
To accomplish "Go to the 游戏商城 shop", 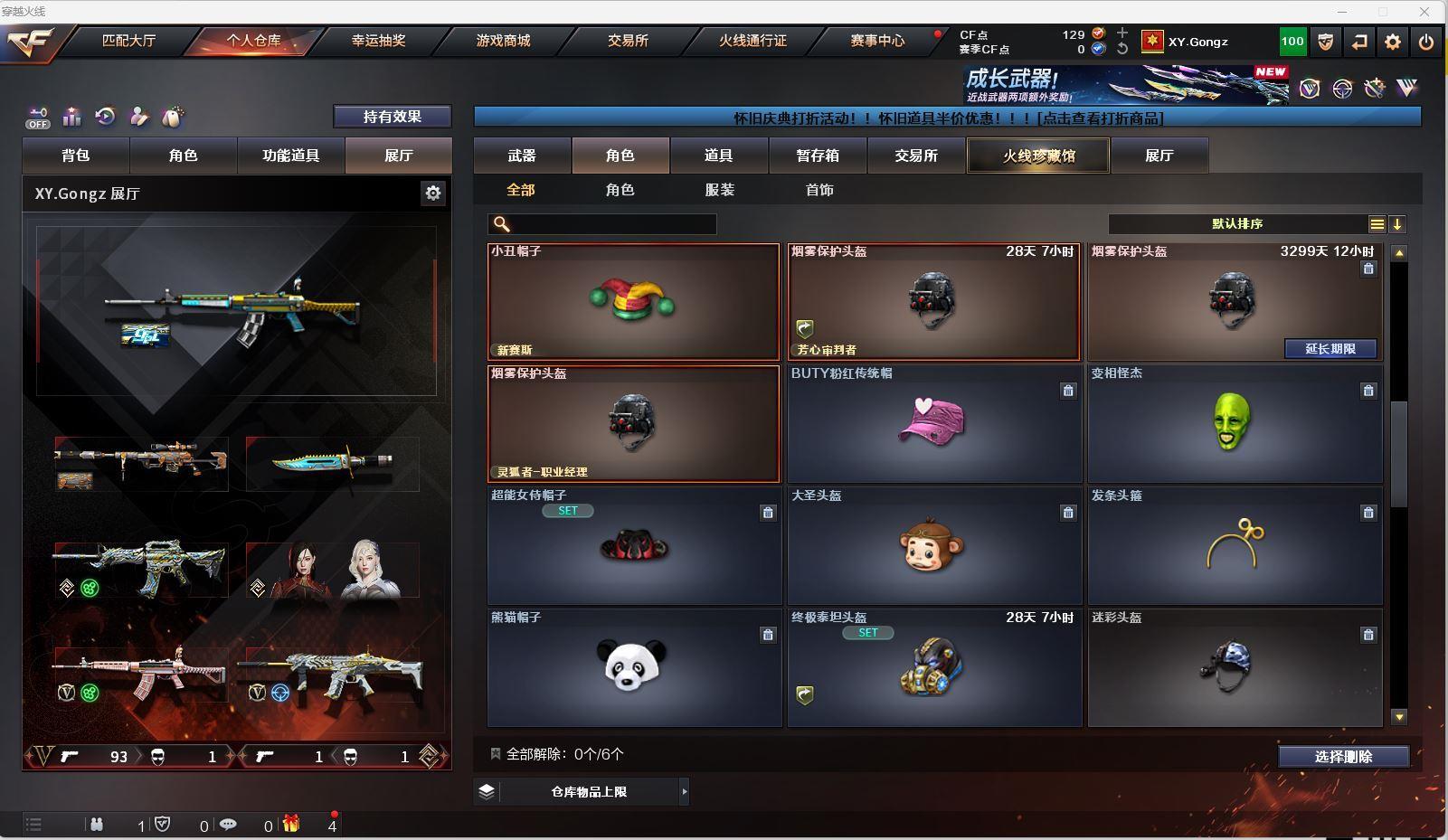I will coord(503,41).
